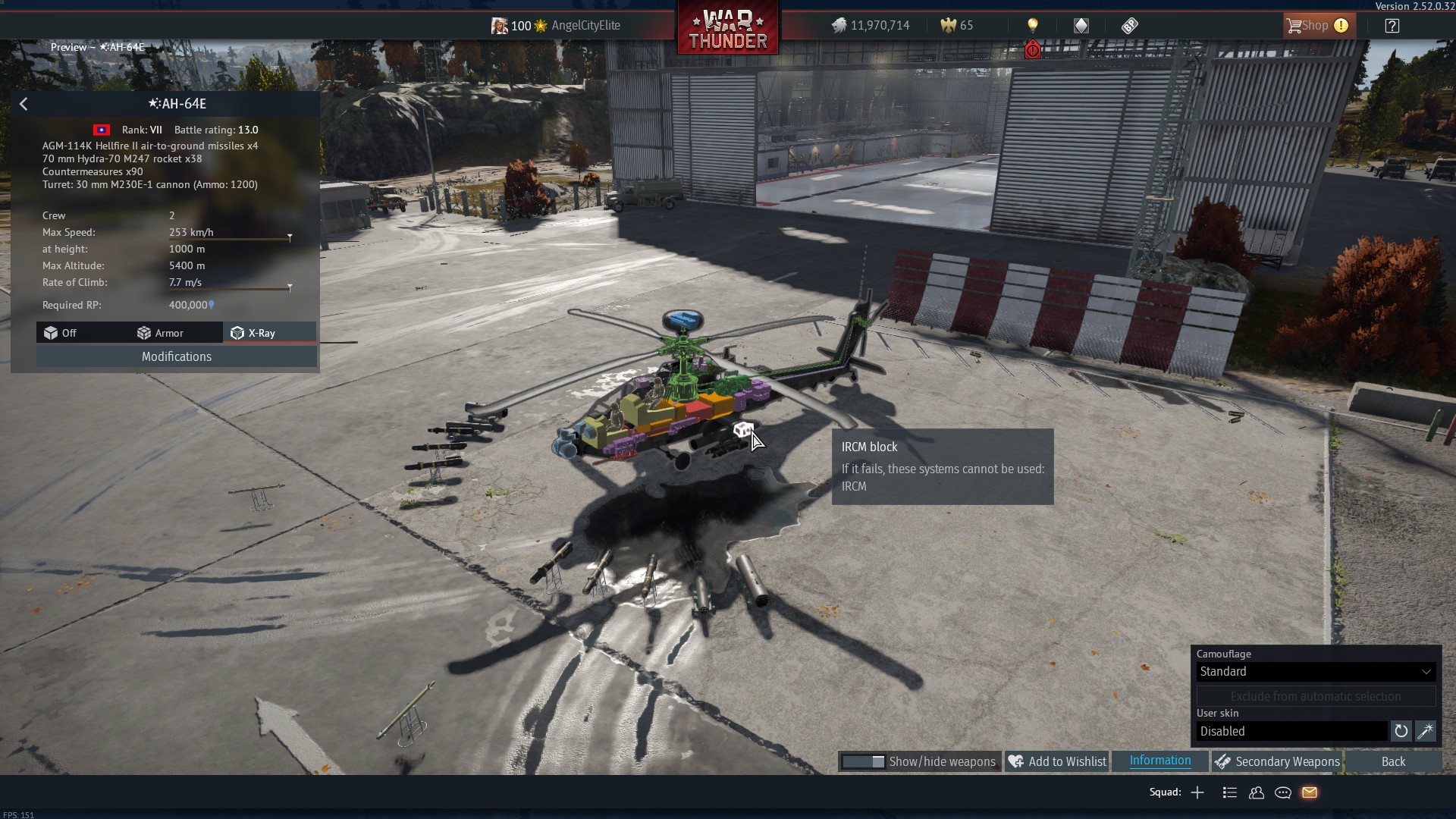This screenshot has width=1456, height=819.
Task: Open the Camouflage dropdown set to Standard
Action: click(1315, 672)
